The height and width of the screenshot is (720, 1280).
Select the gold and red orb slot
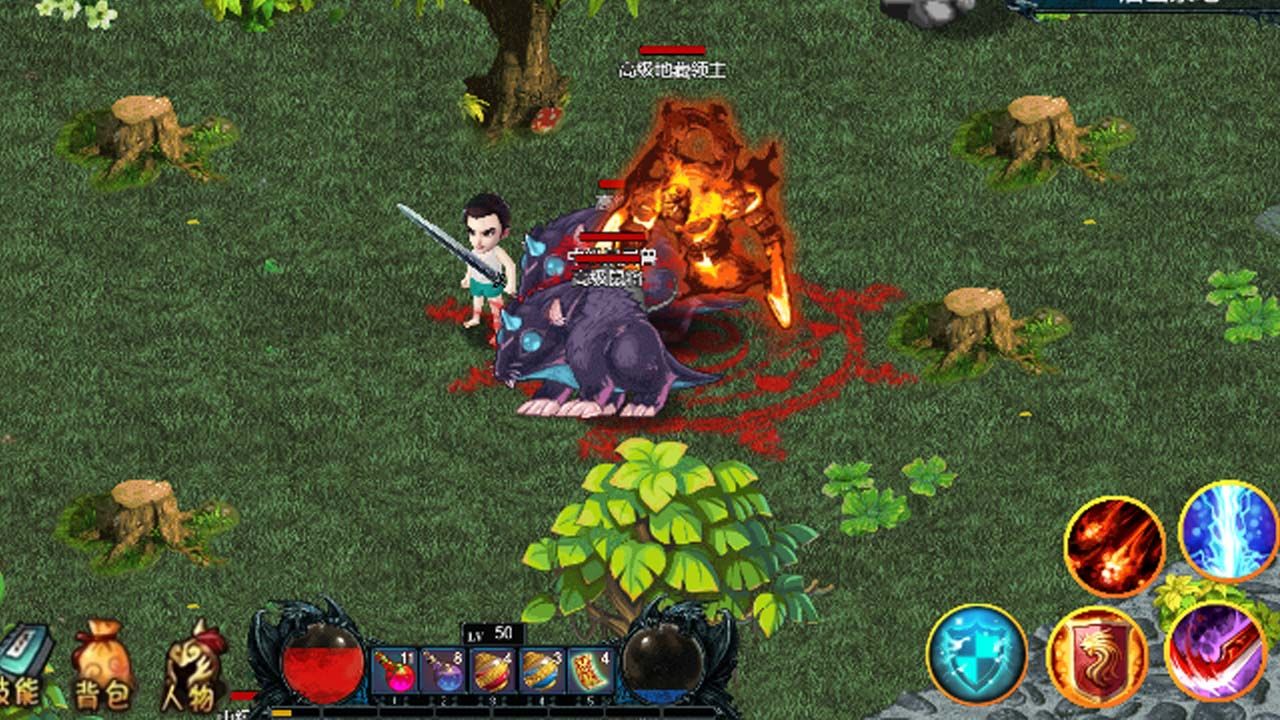point(492,671)
